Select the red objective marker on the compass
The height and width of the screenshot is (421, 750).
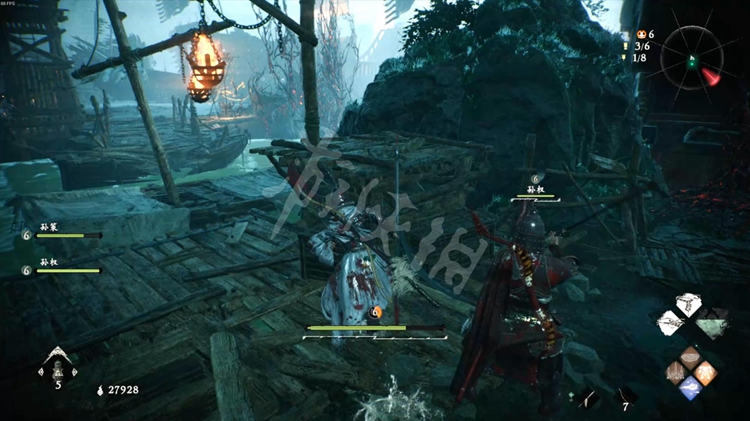point(711,76)
